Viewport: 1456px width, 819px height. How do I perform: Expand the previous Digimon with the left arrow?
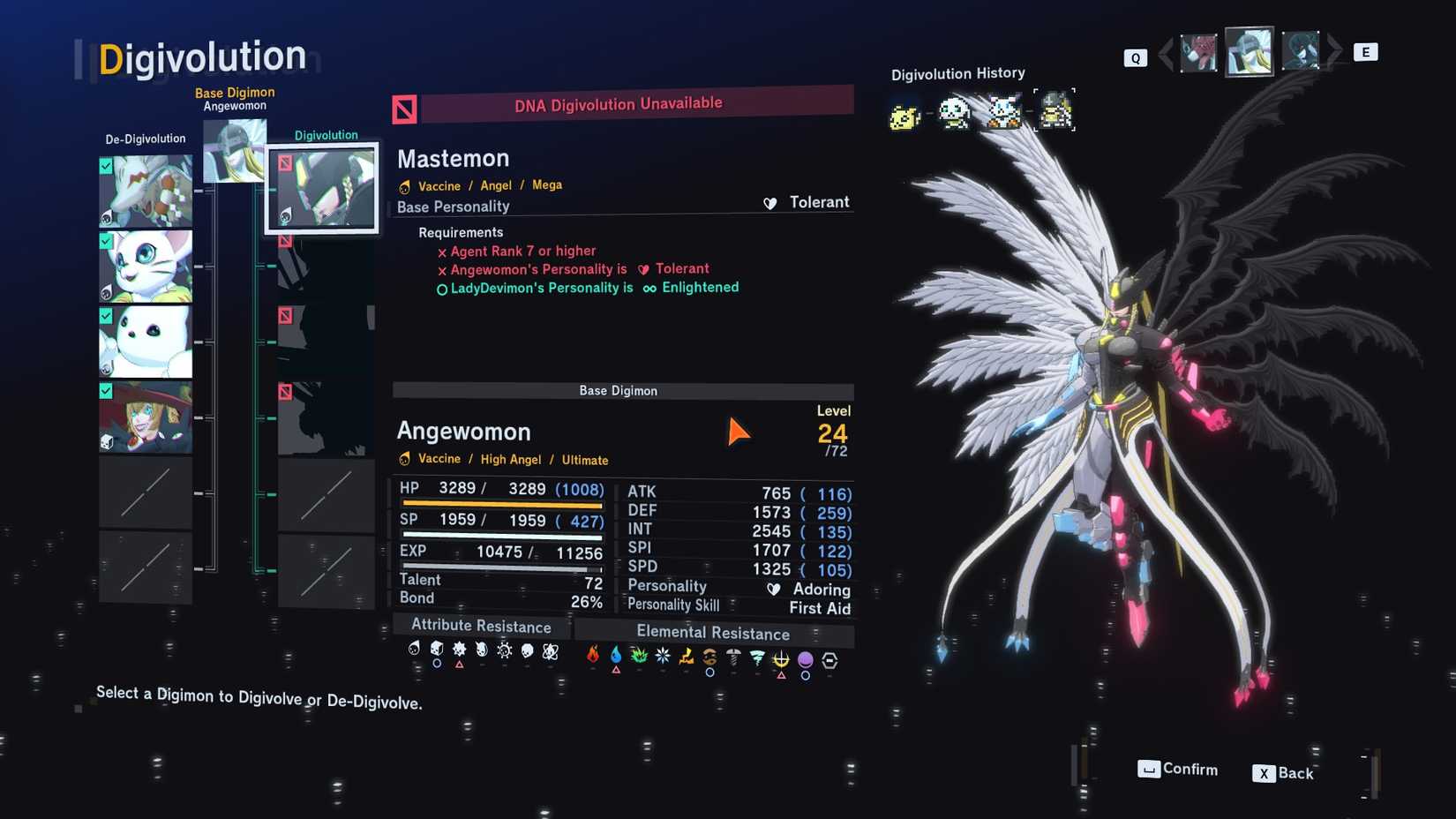click(1167, 52)
